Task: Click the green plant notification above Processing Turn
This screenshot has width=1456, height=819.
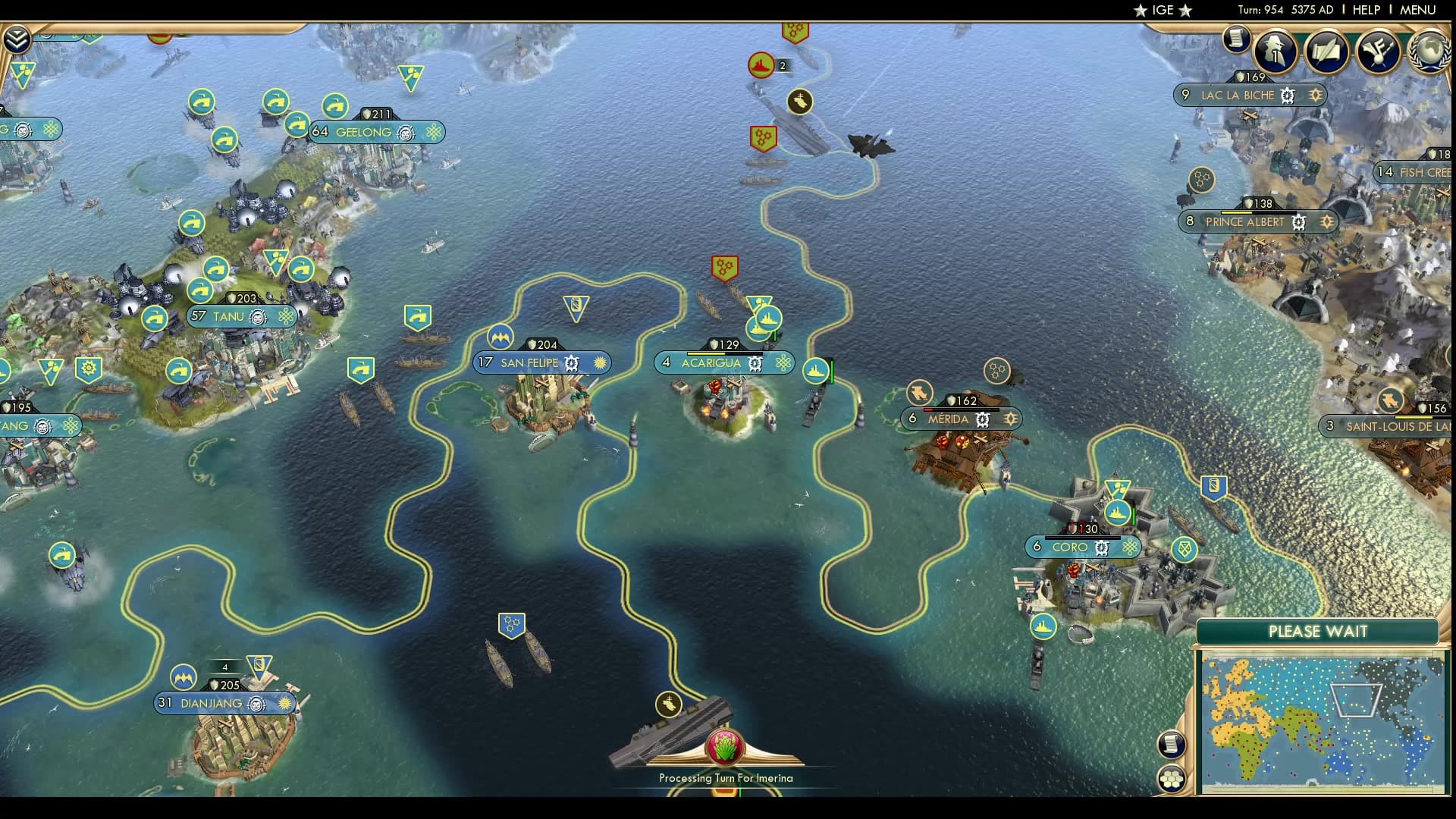Action: tap(723, 745)
